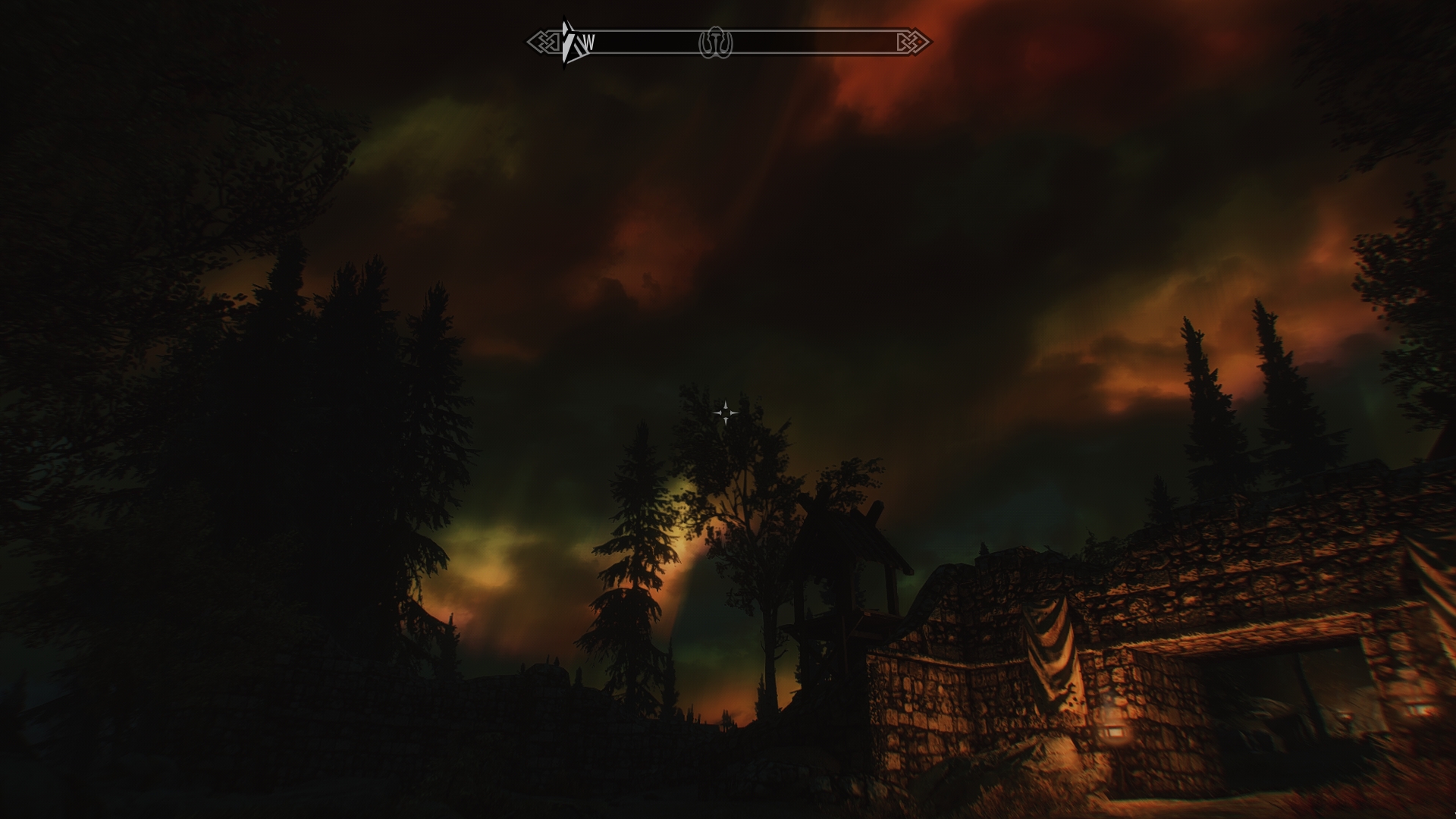Click the crosshair reticle at screen center
1456x819 pixels.
click(x=726, y=413)
